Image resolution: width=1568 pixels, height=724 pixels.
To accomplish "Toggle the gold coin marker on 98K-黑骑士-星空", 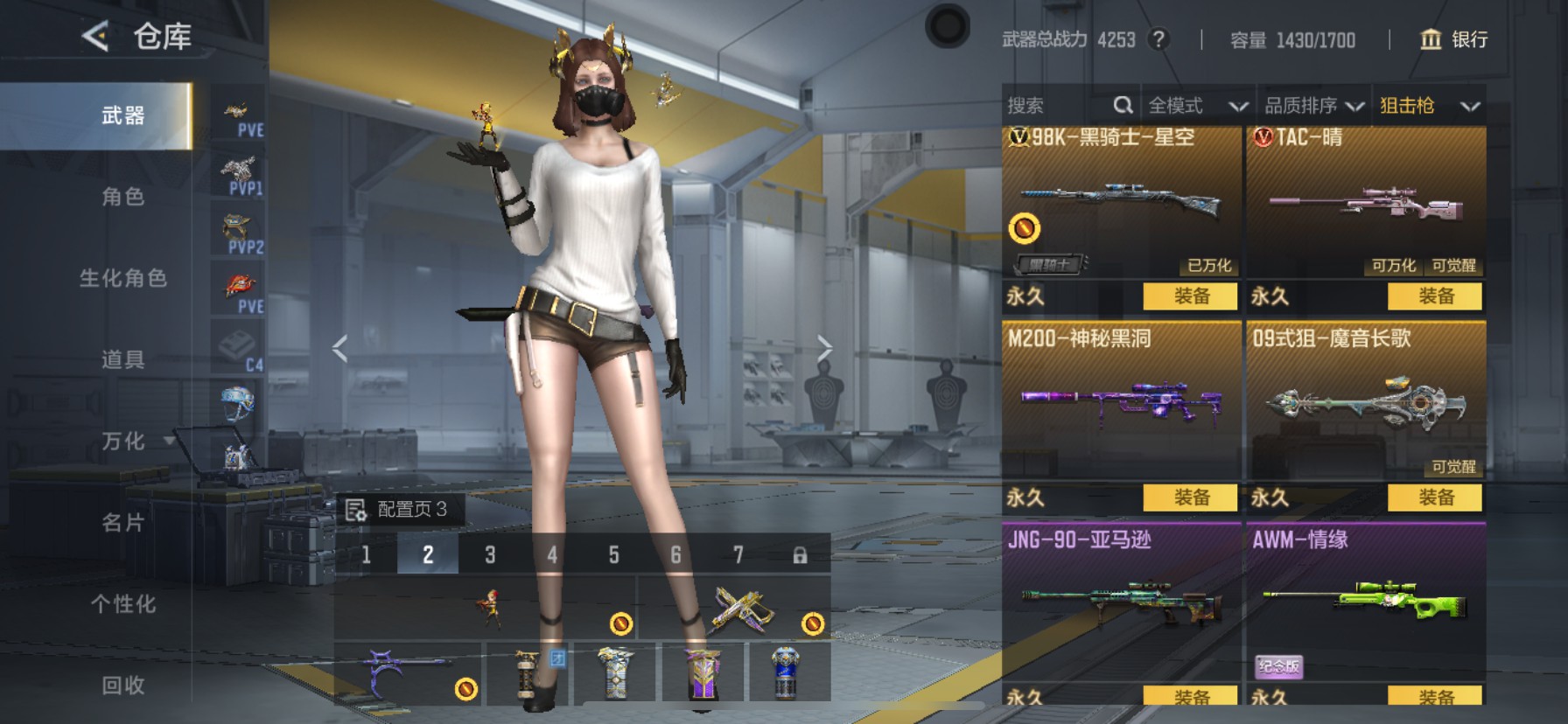I will click(x=1025, y=229).
